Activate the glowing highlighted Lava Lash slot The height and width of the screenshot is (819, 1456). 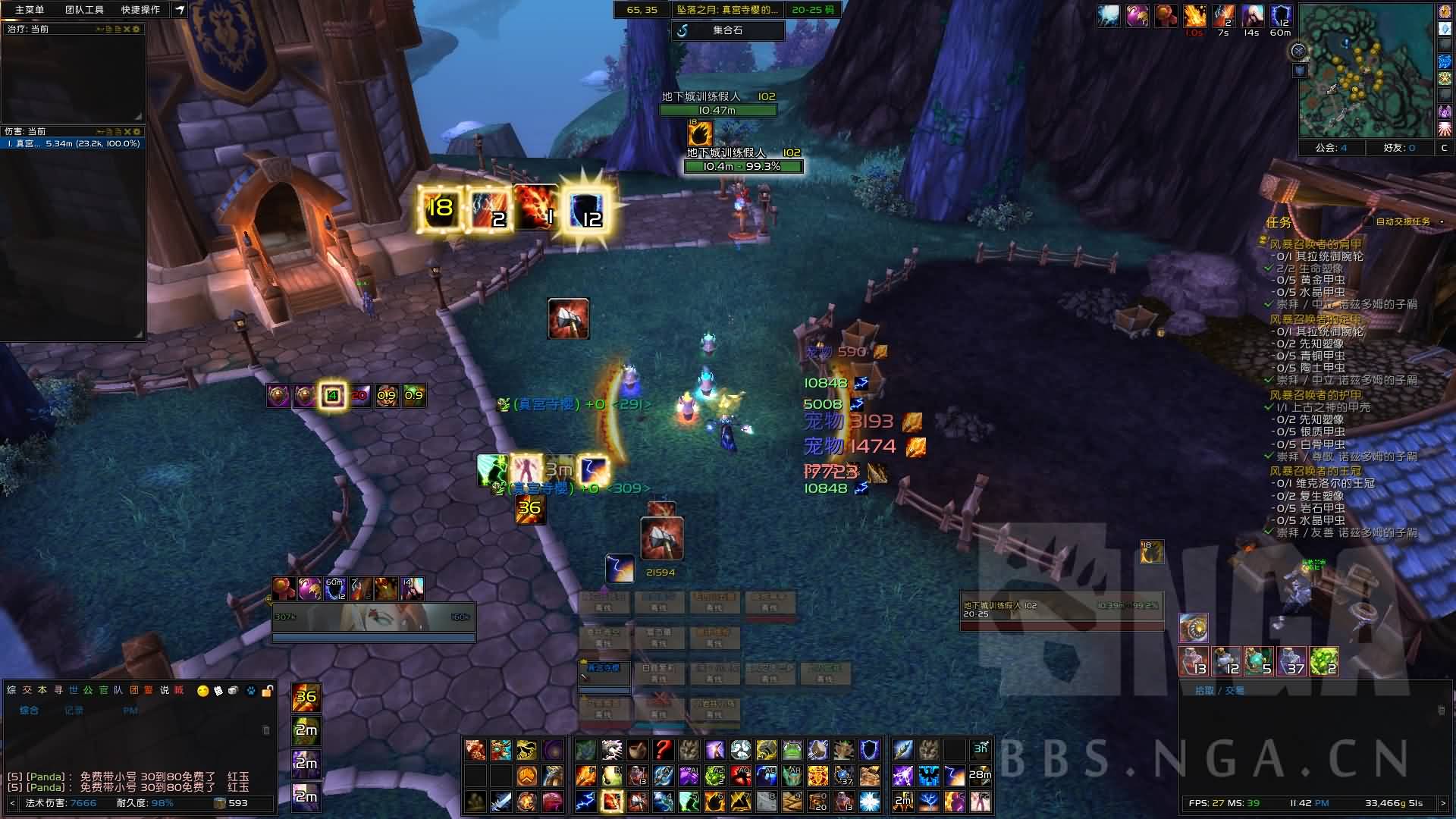tap(611, 801)
